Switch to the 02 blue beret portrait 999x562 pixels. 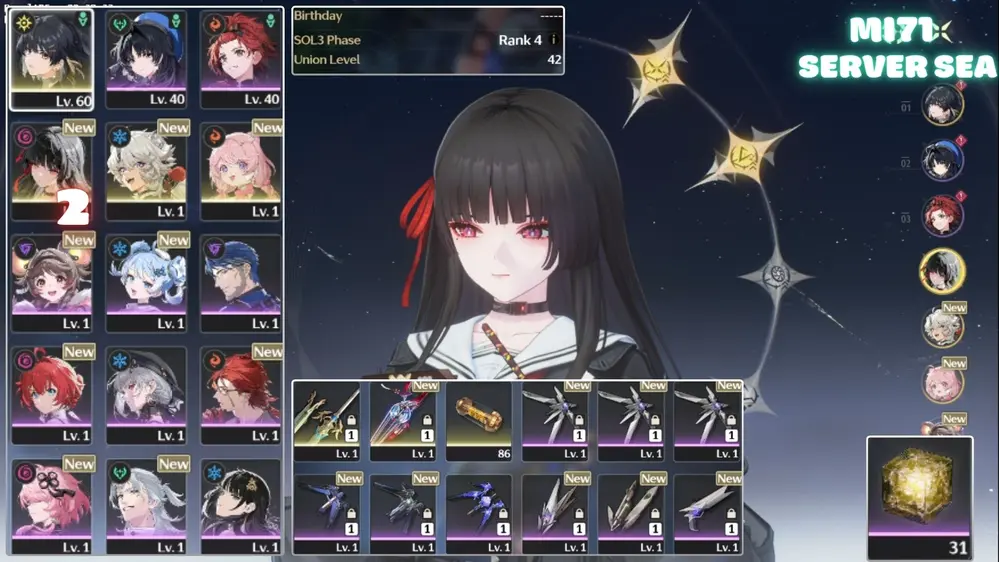(x=942, y=159)
